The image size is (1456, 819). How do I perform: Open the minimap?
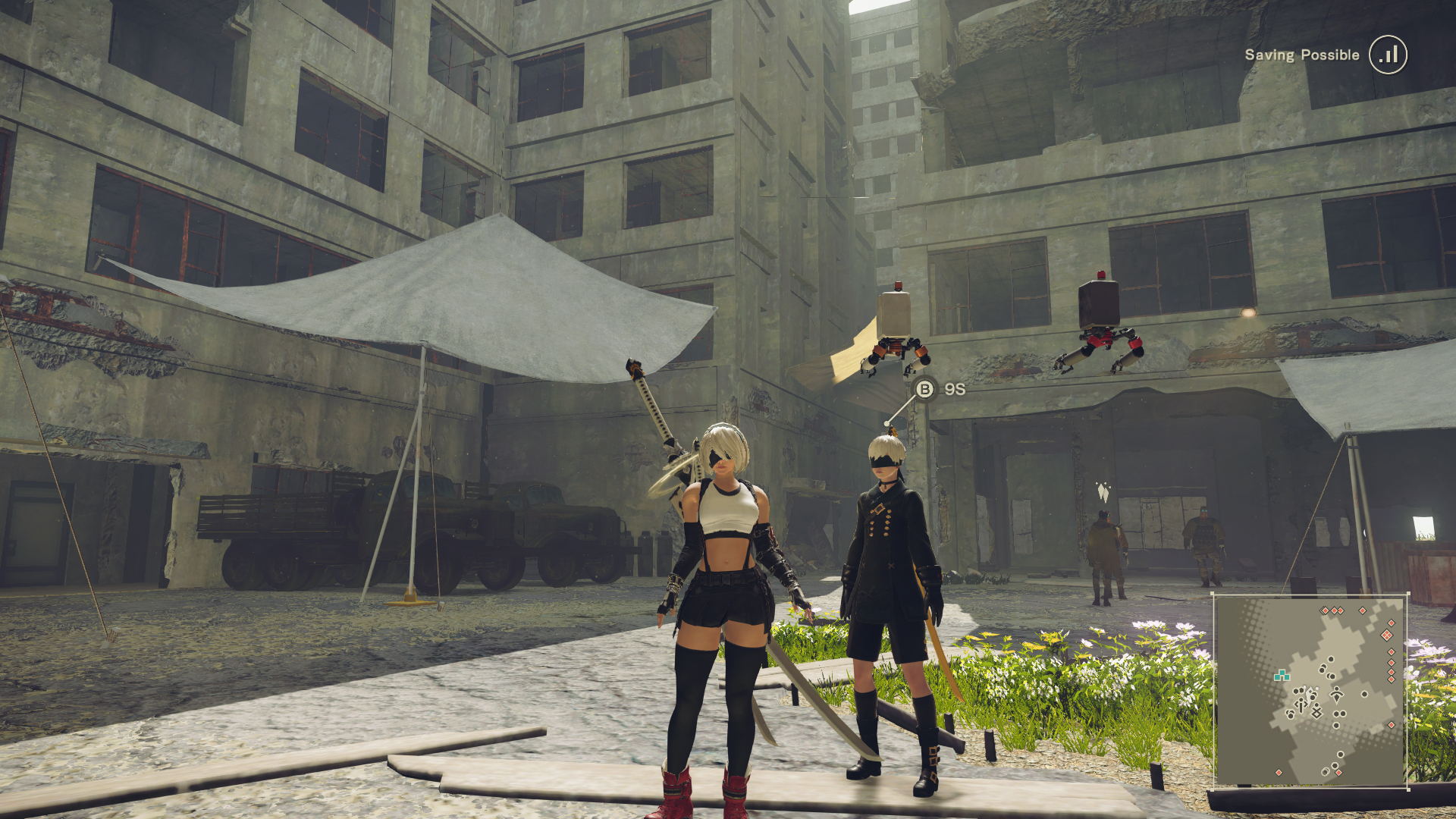click(x=1310, y=692)
